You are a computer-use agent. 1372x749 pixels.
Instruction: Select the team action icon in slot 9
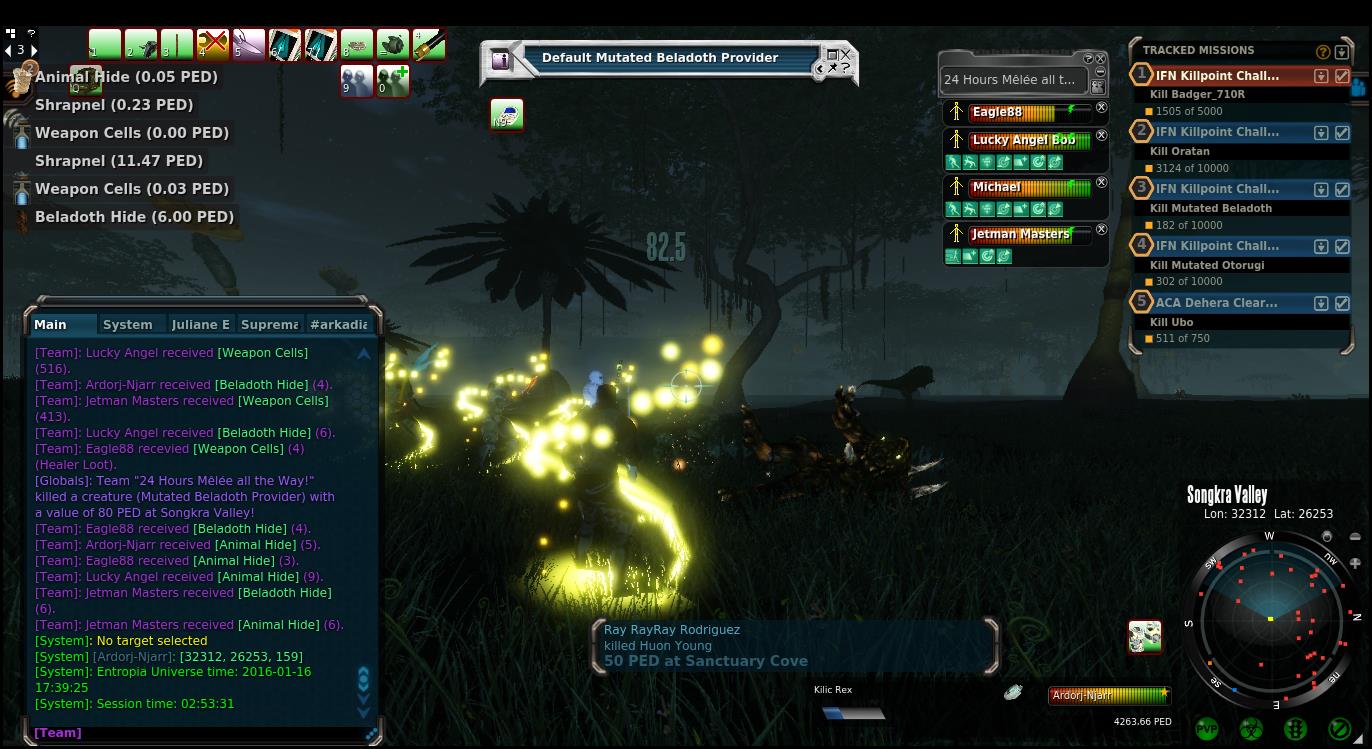click(356, 80)
